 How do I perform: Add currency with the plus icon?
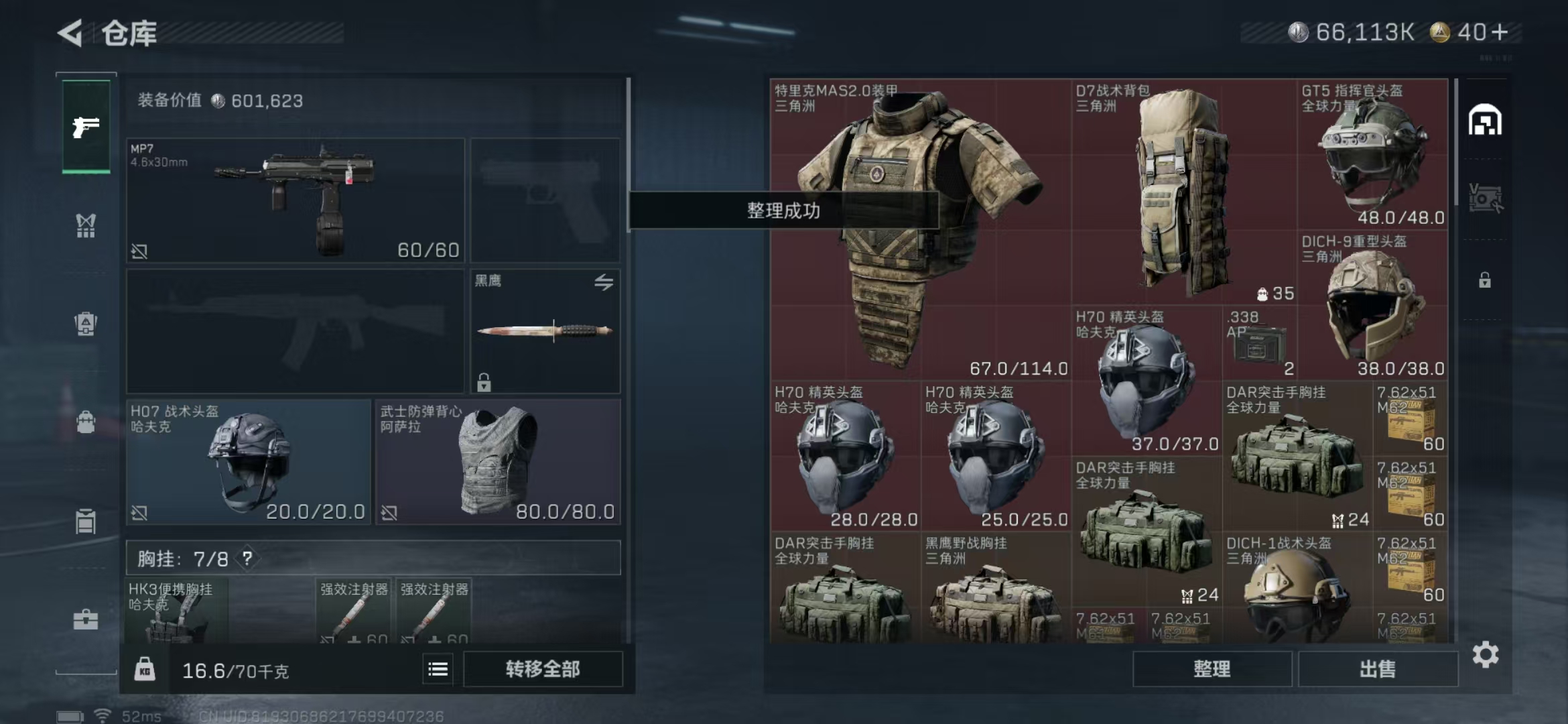(1501, 32)
